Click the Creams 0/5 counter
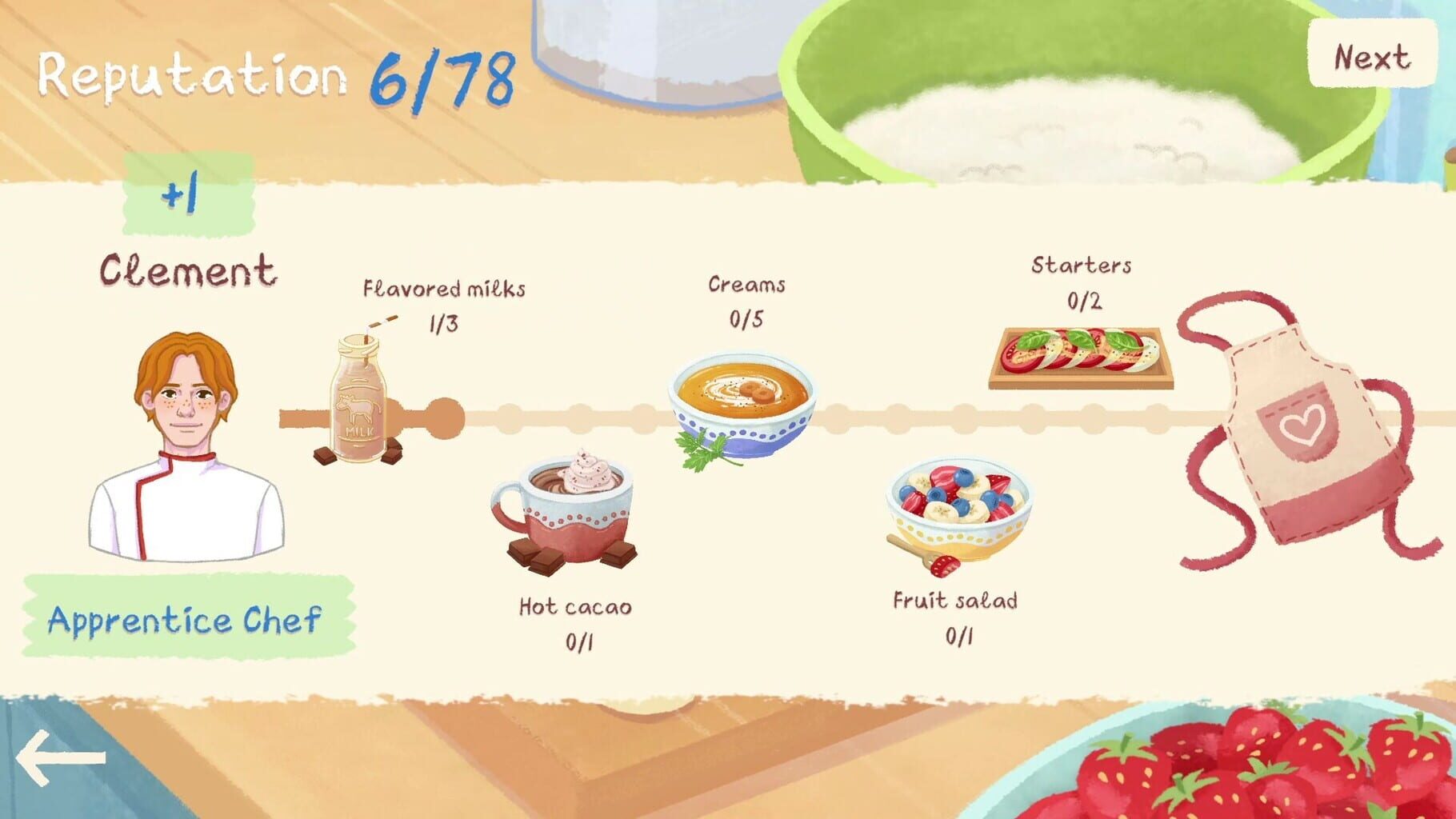This screenshot has width=1456, height=819. point(746,320)
